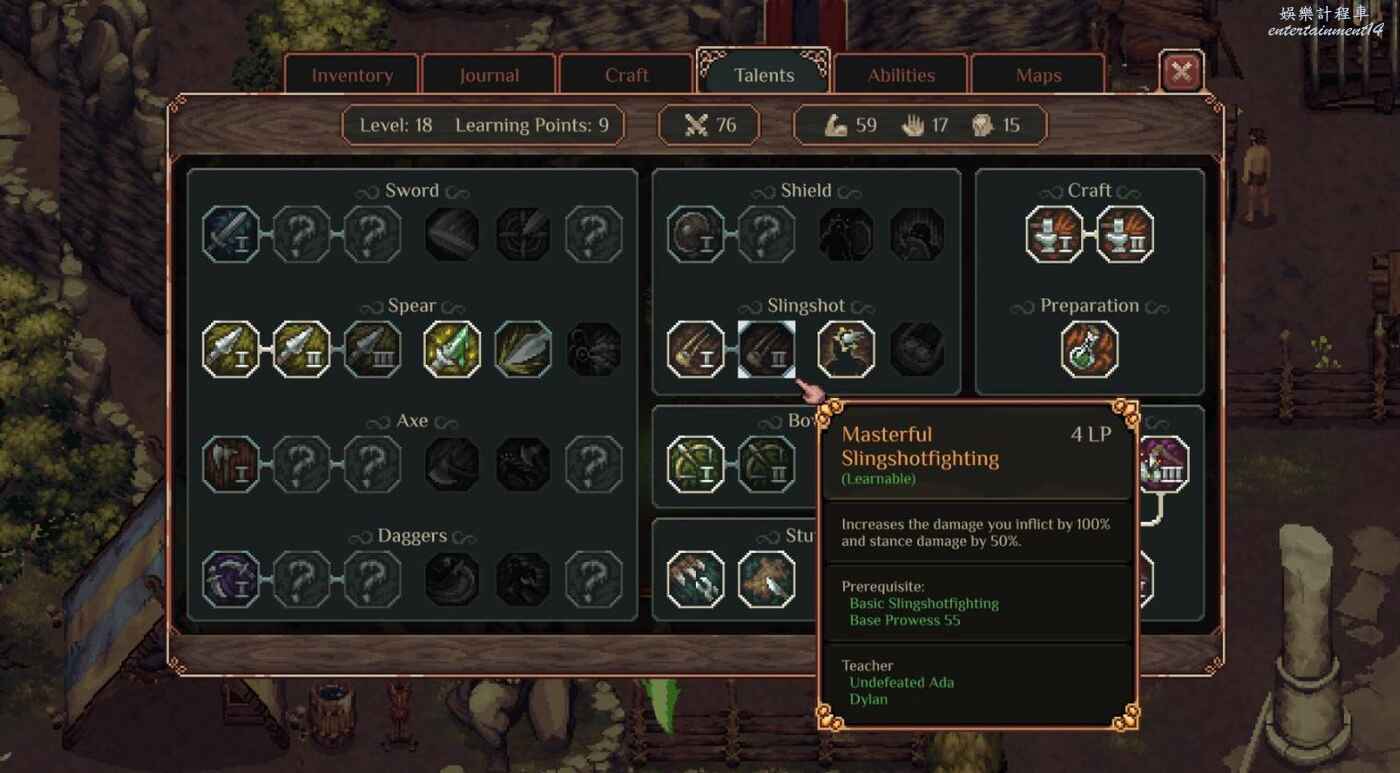Select the Bow tier I talent

[x=696, y=465]
